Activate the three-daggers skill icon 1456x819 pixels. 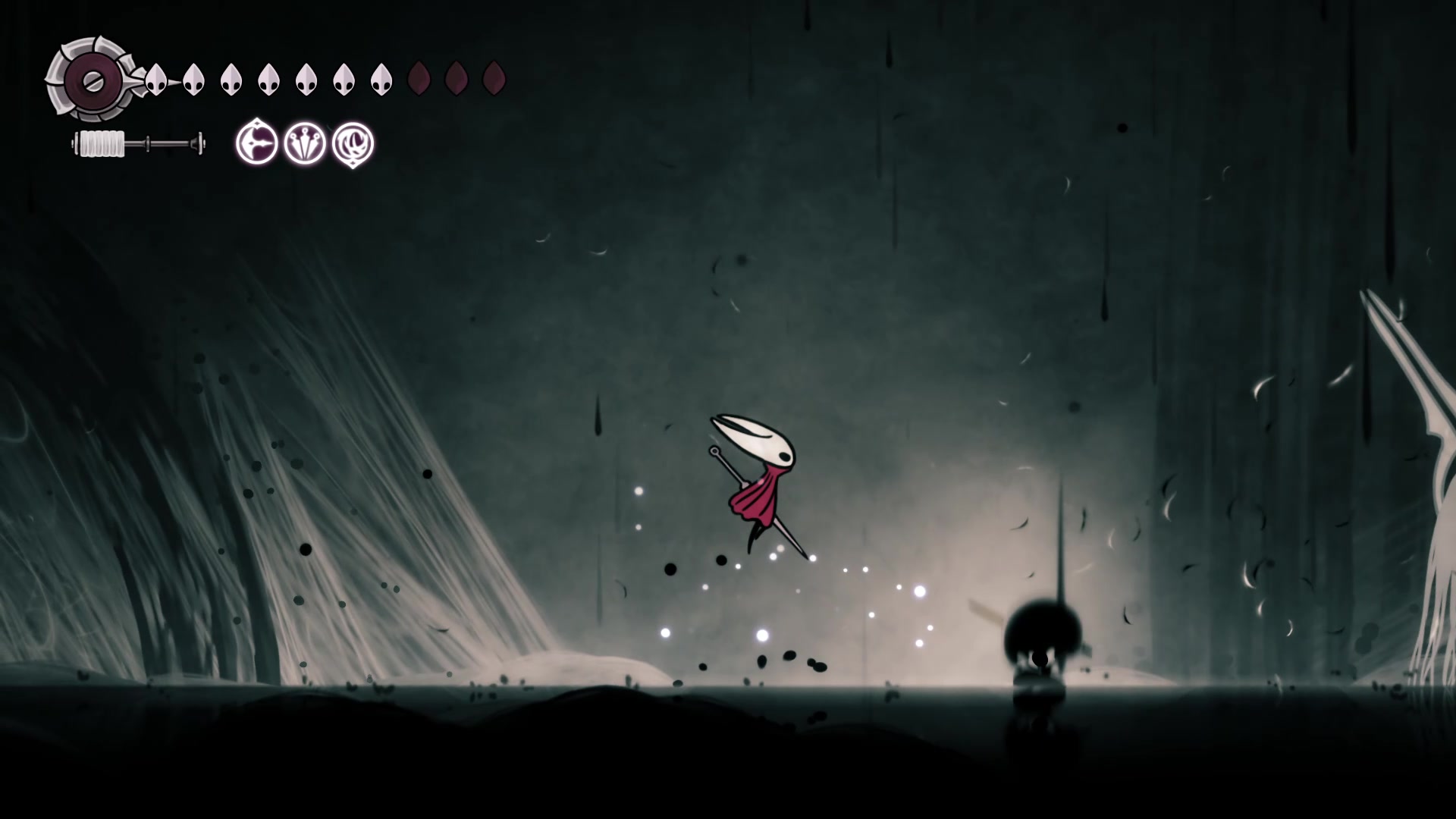point(305,143)
